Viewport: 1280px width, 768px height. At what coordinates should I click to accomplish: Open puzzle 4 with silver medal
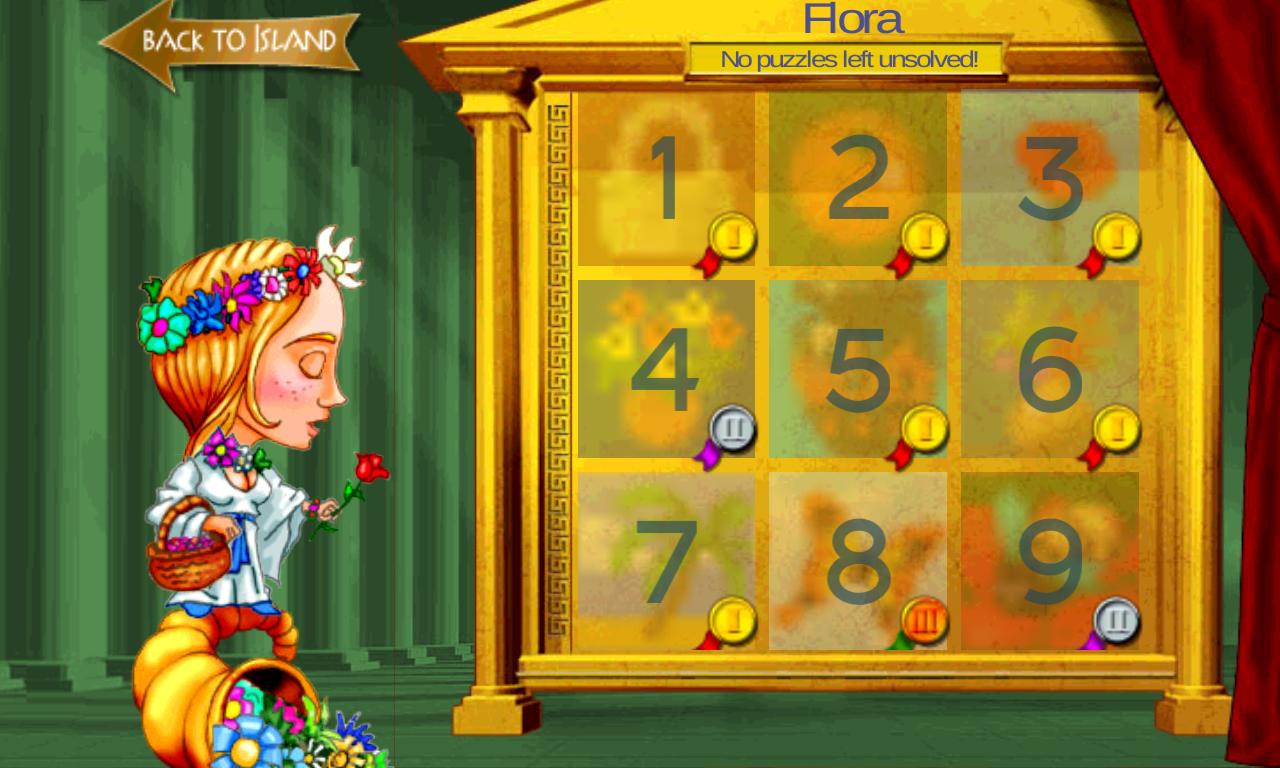666,369
